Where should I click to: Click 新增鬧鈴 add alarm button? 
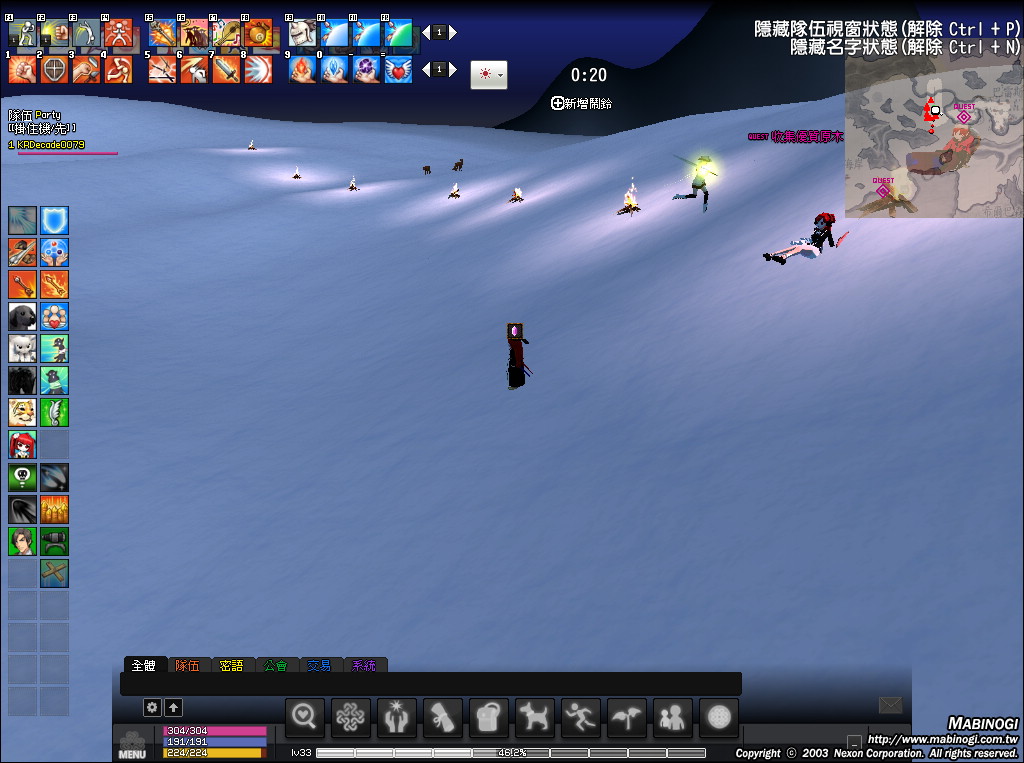[582, 103]
